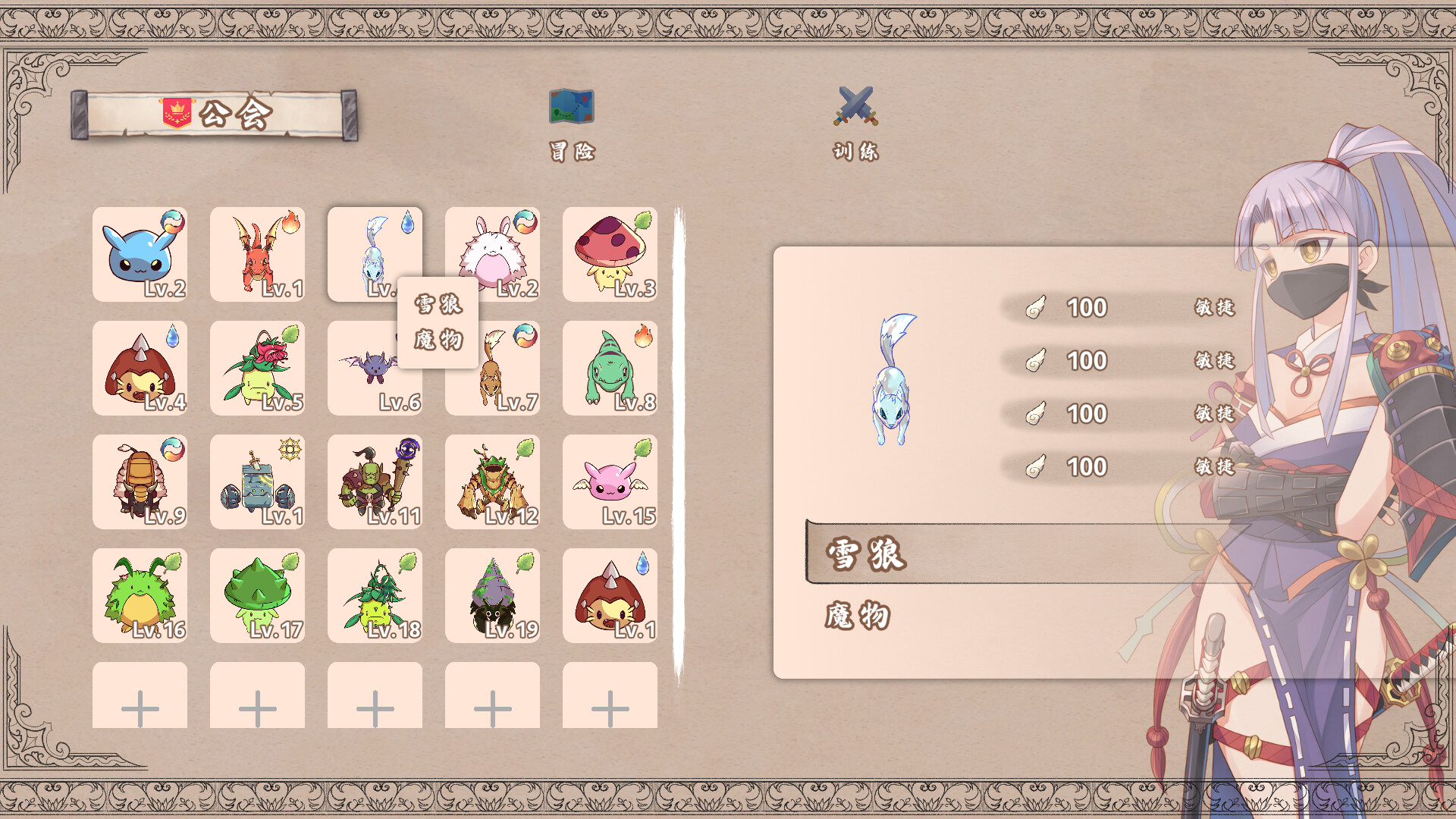The height and width of the screenshot is (819, 1456).
Task: Pick the pink winged slime Lv.15
Action: tap(610, 482)
